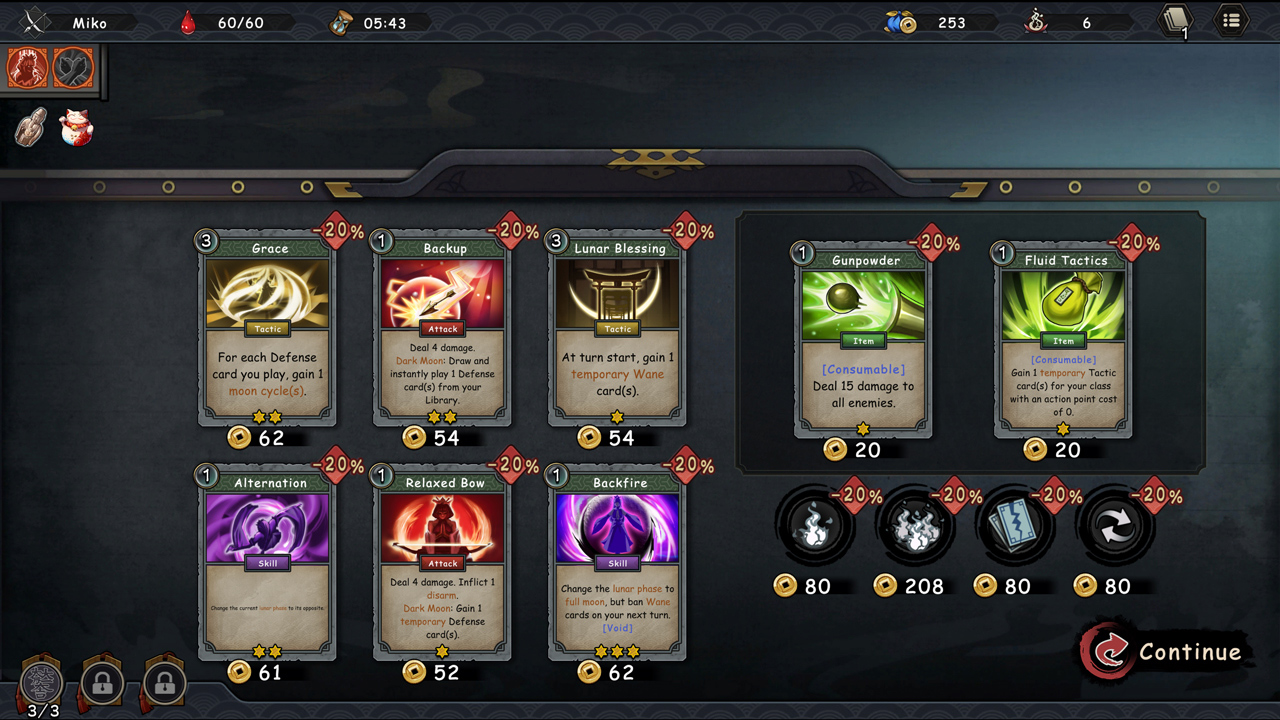Select the single flame shop service

pos(814,527)
